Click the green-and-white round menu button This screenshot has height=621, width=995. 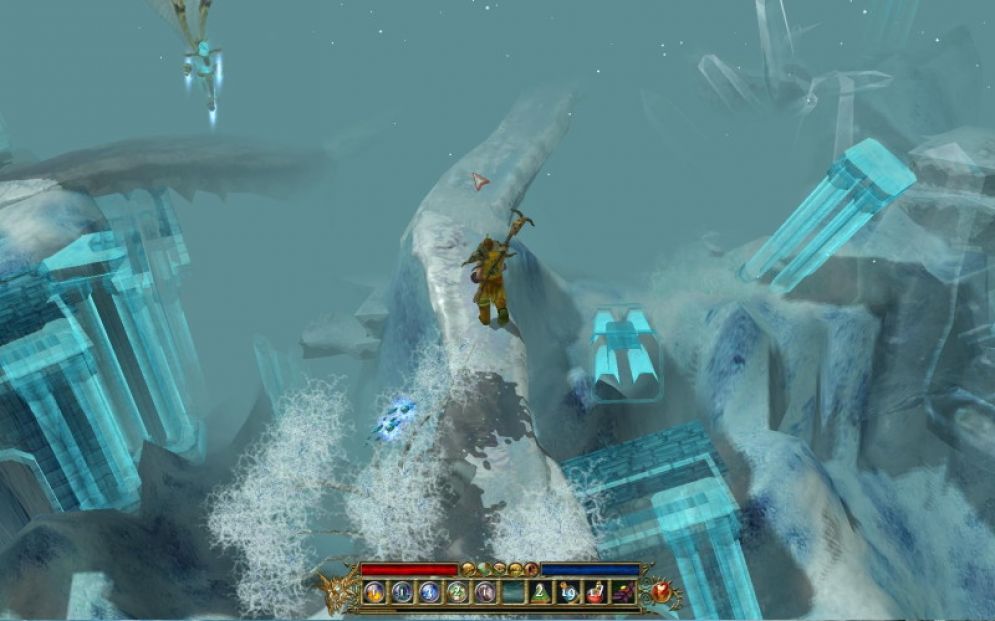point(484,569)
